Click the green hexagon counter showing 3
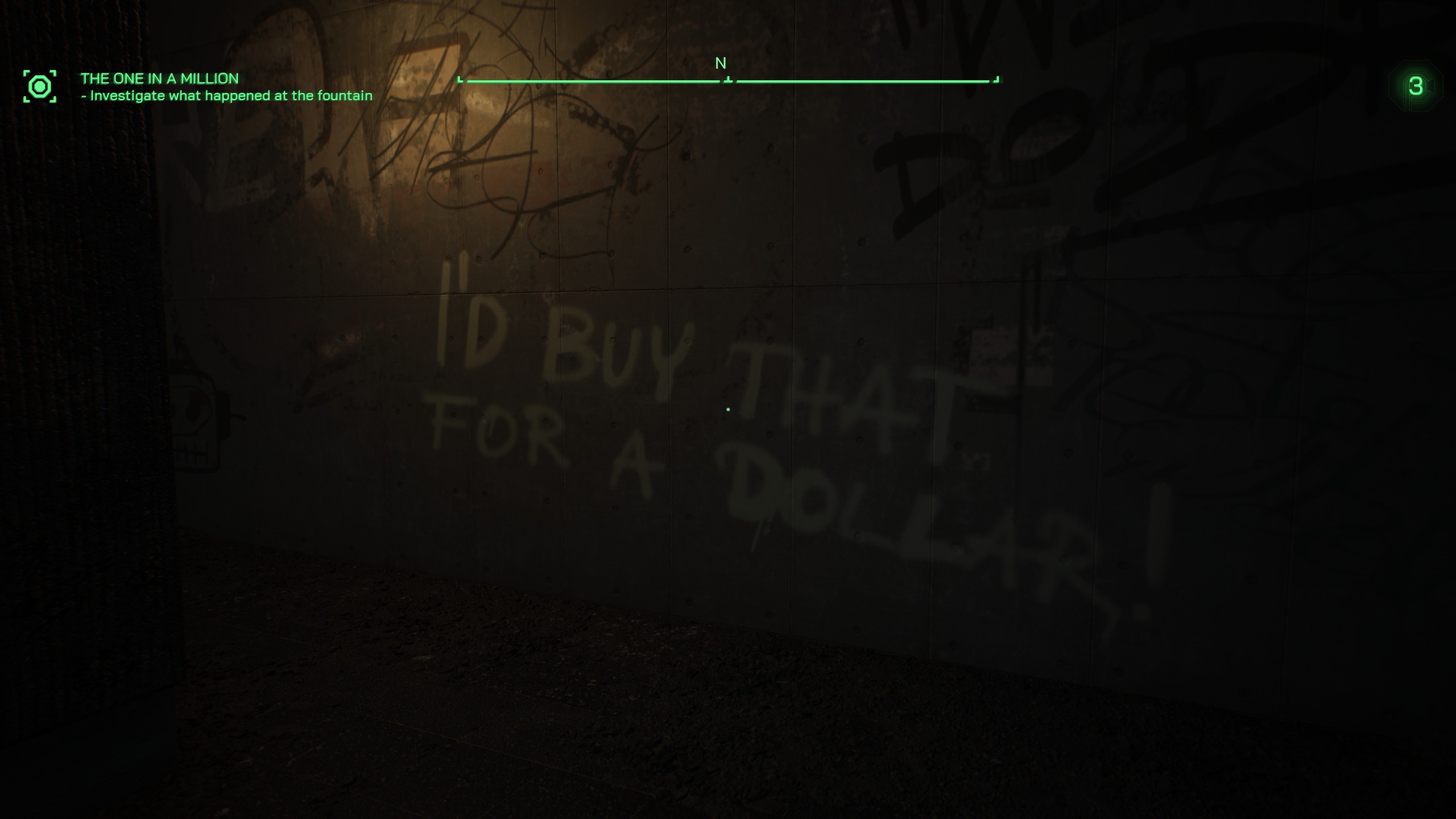Image resolution: width=1456 pixels, height=819 pixels. tap(1416, 86)
